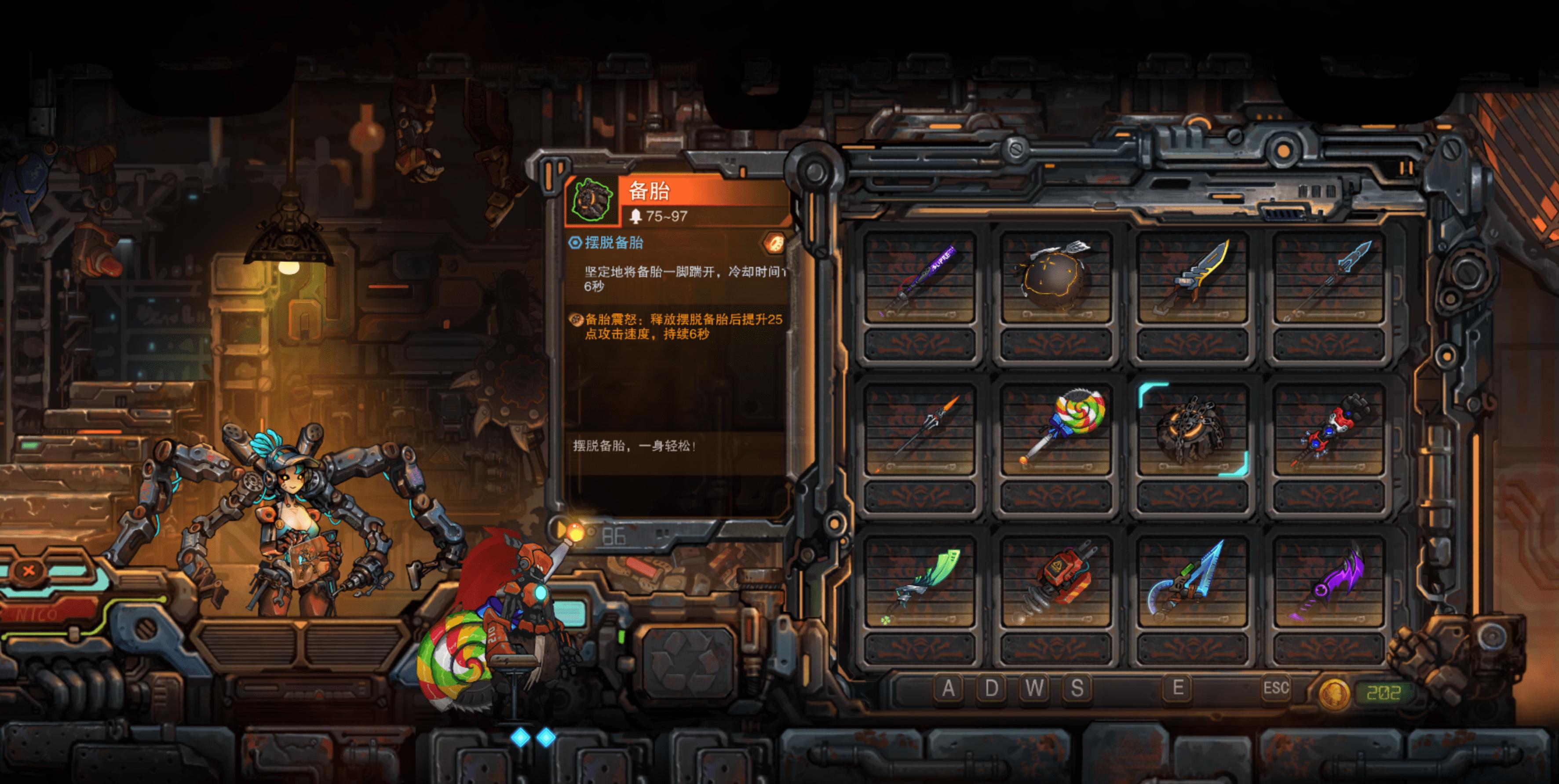Select the 摆脱备胎 skill entry
The height and width of the screenshot is (784, 1559).
coord(613,243)
